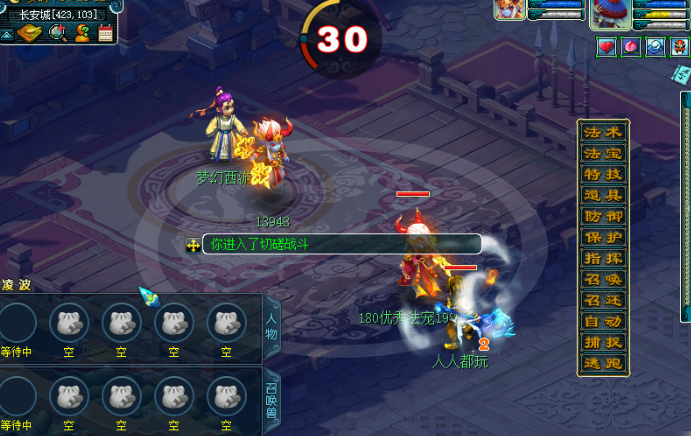
Task: Select the 召还 recall pet command
Action: point(603,301)
